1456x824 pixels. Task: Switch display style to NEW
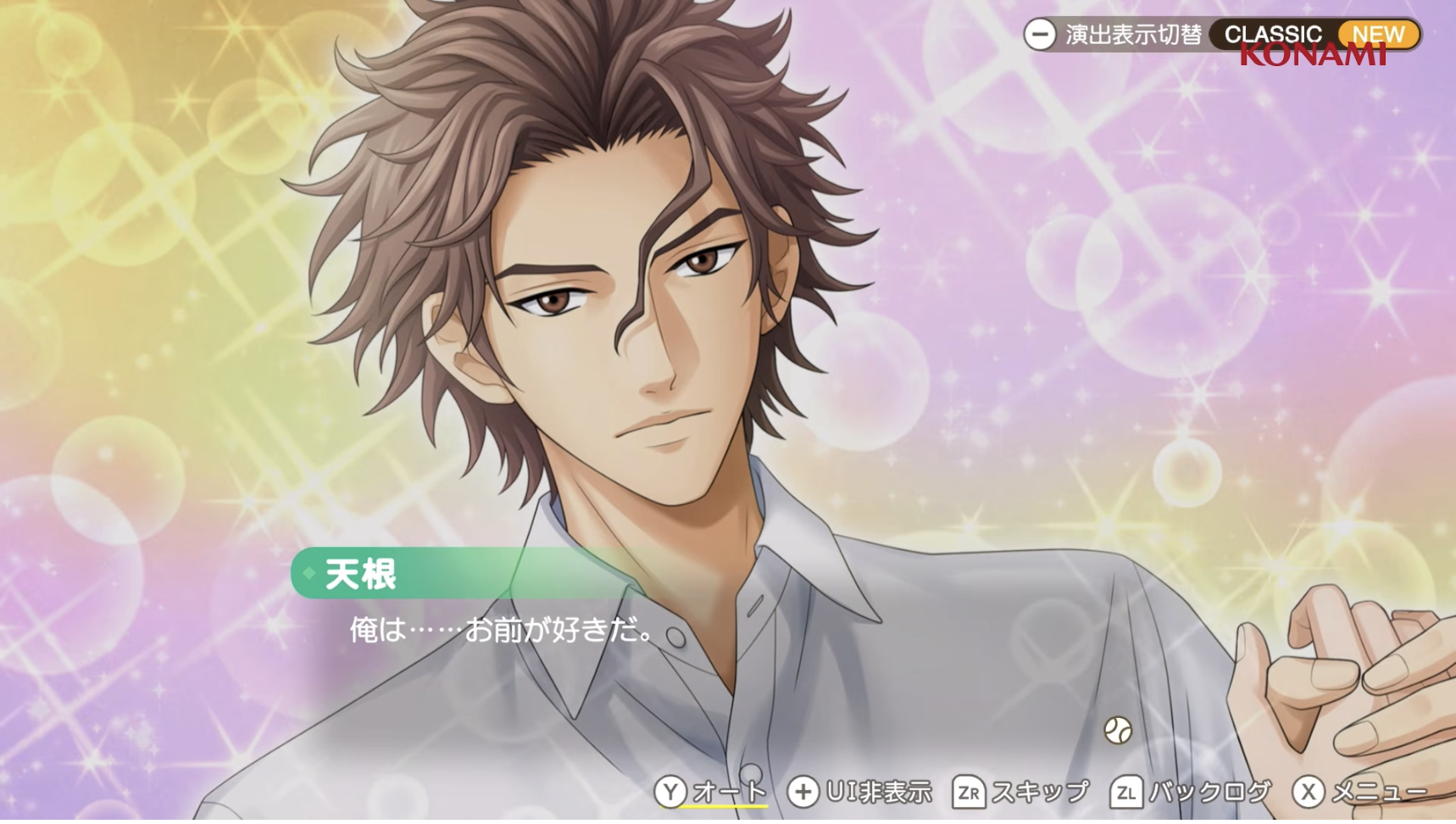(x=1378, y=35)
